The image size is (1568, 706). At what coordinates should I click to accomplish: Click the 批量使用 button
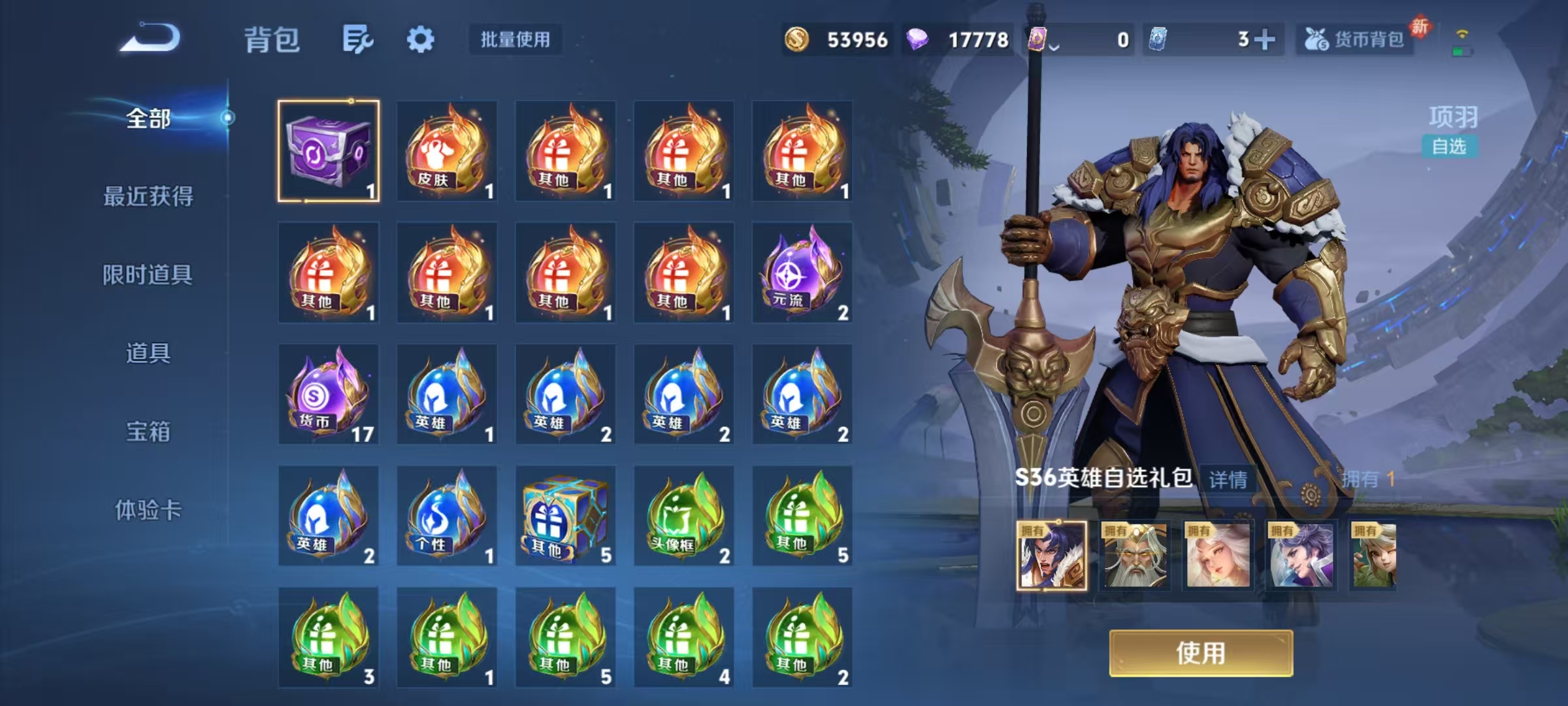[515, 39]
